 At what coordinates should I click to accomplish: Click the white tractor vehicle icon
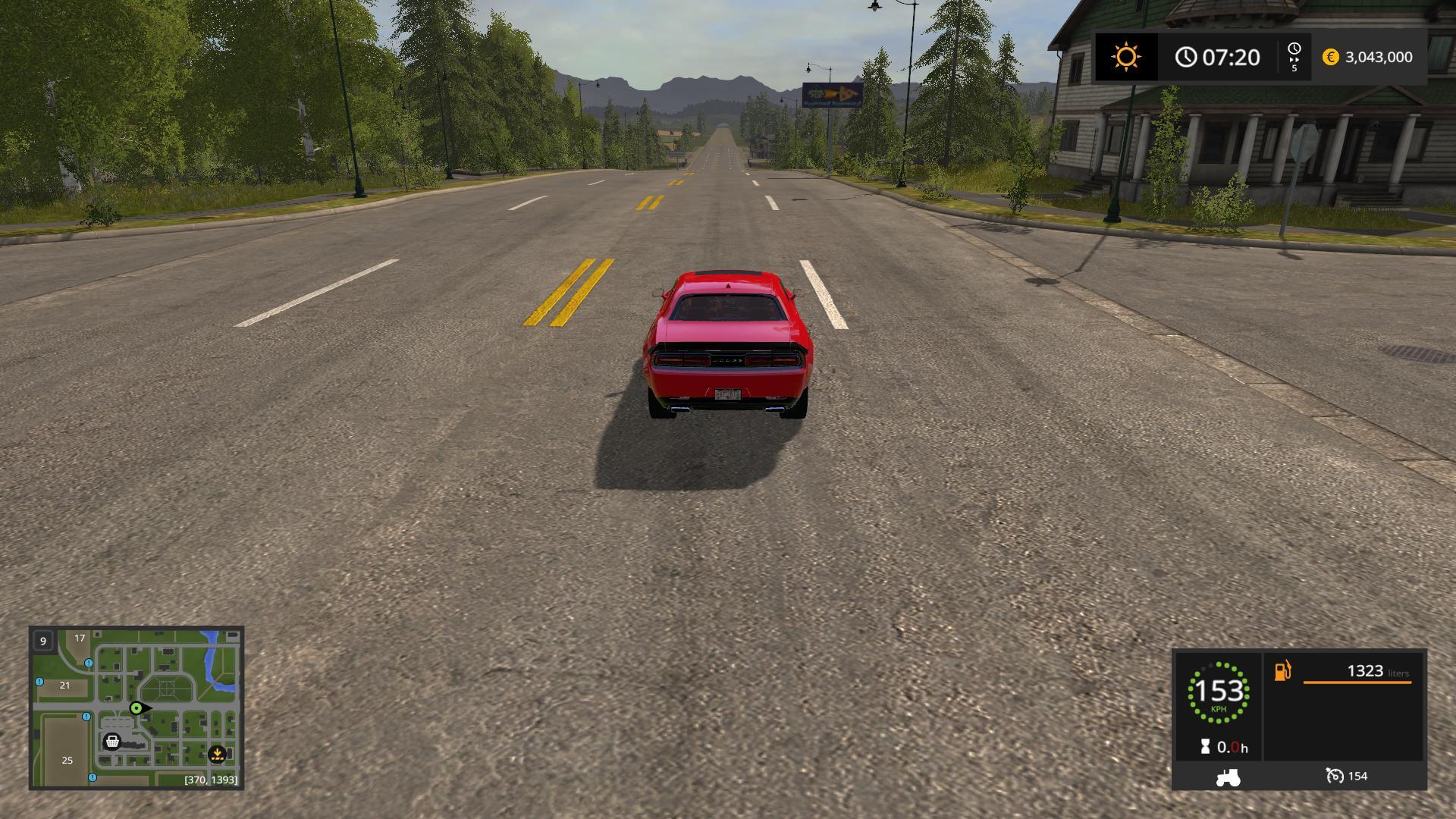click(1228, 777)
